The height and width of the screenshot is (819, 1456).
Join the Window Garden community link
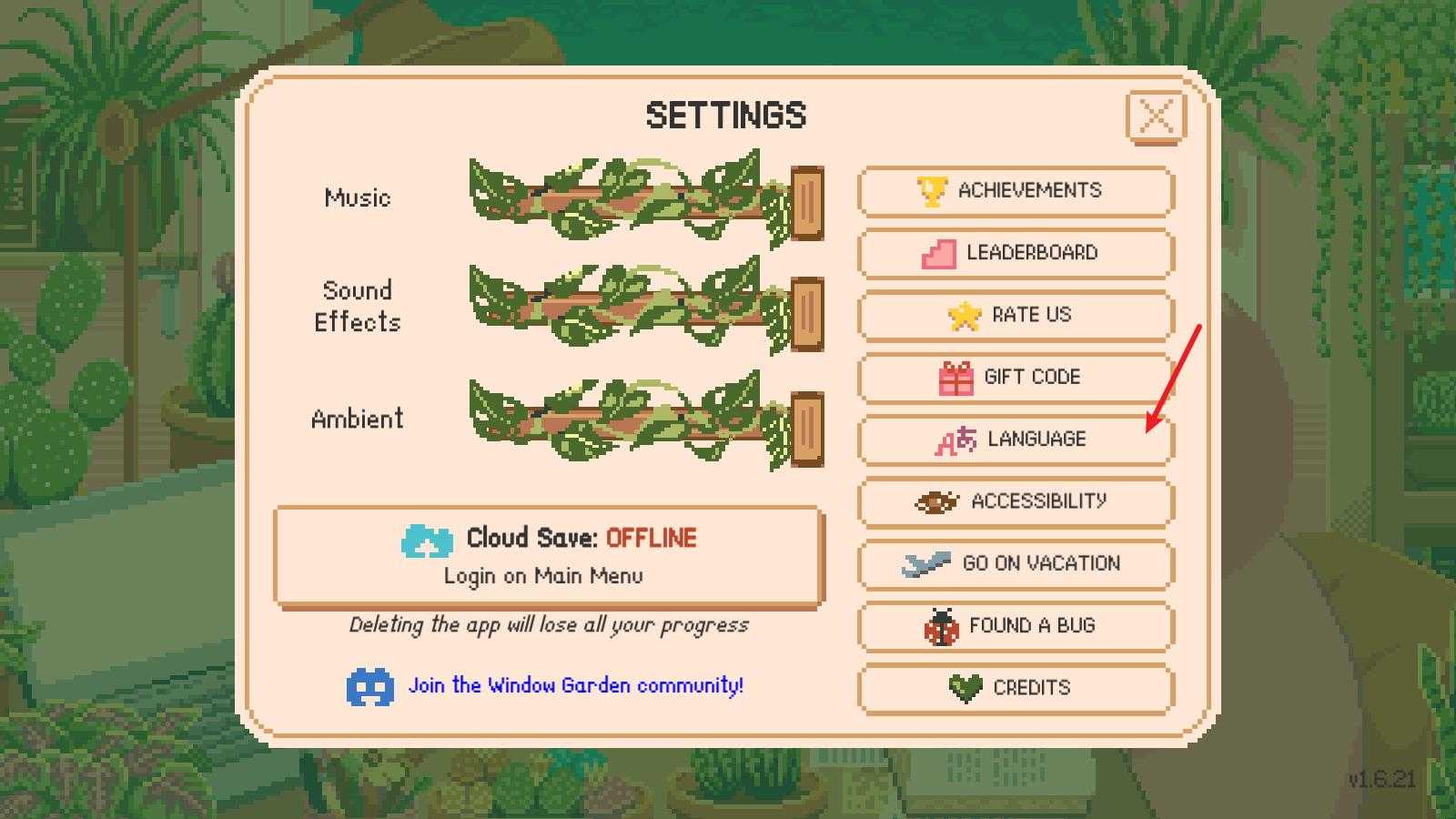575,685
